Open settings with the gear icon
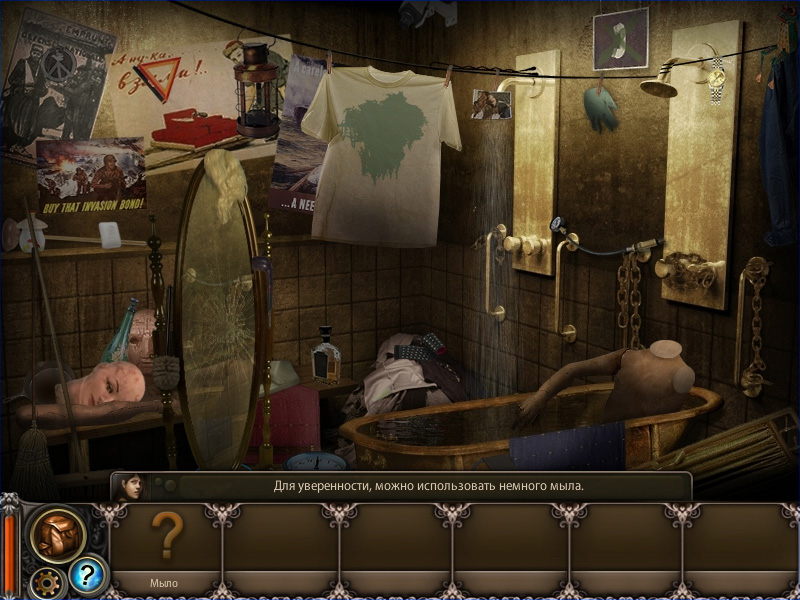 (46, 580)
